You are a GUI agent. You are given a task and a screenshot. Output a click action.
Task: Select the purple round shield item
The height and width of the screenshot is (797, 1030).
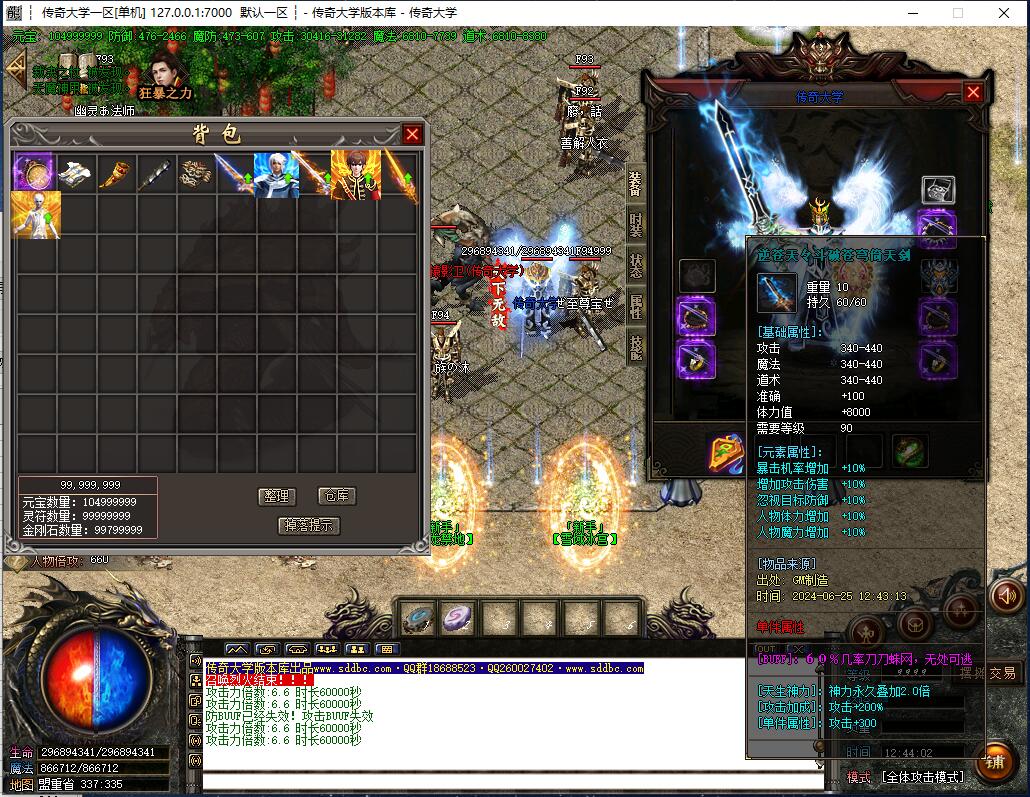point(35,173)
